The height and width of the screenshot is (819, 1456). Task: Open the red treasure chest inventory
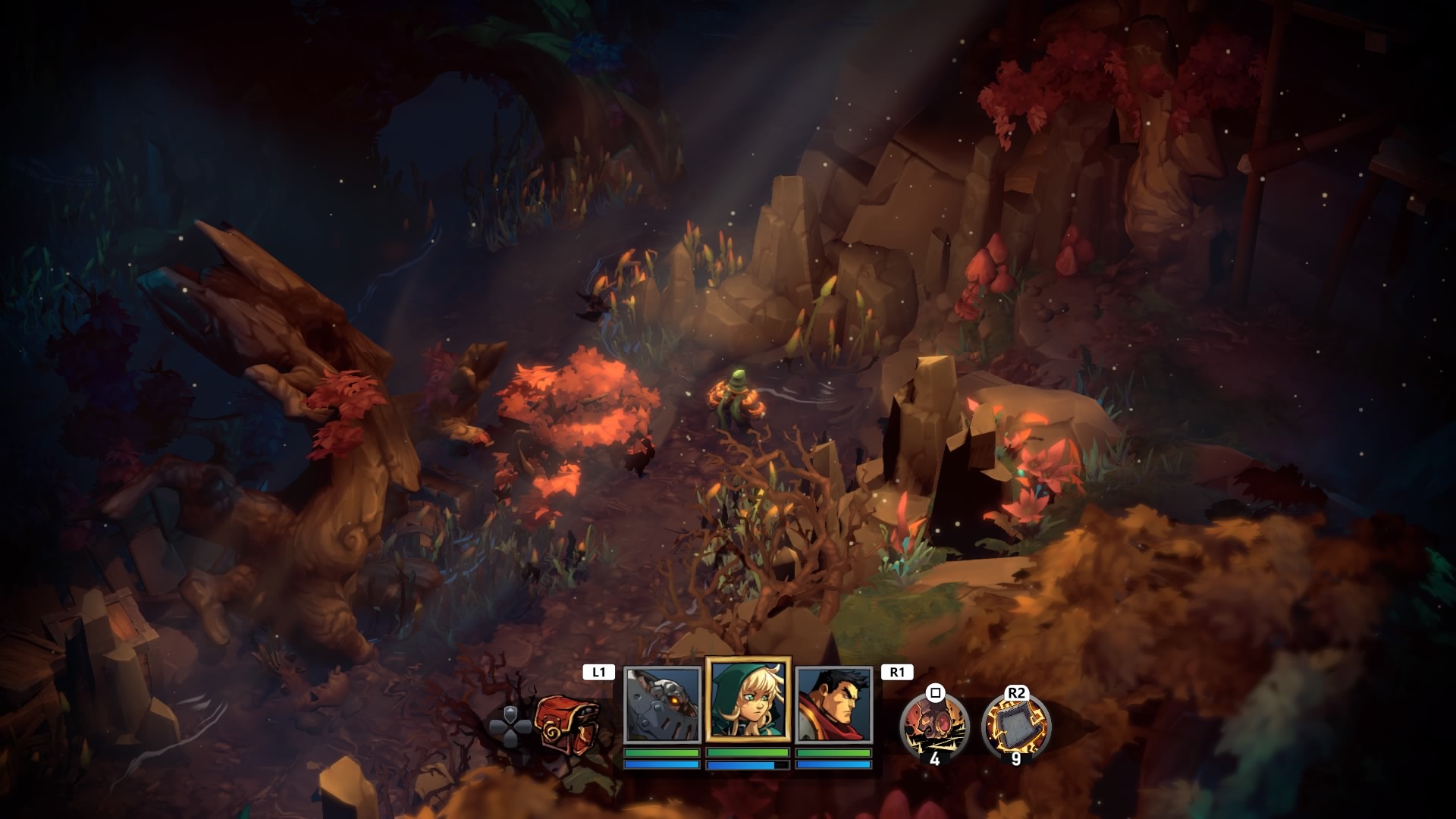click(x=567, y=724)
